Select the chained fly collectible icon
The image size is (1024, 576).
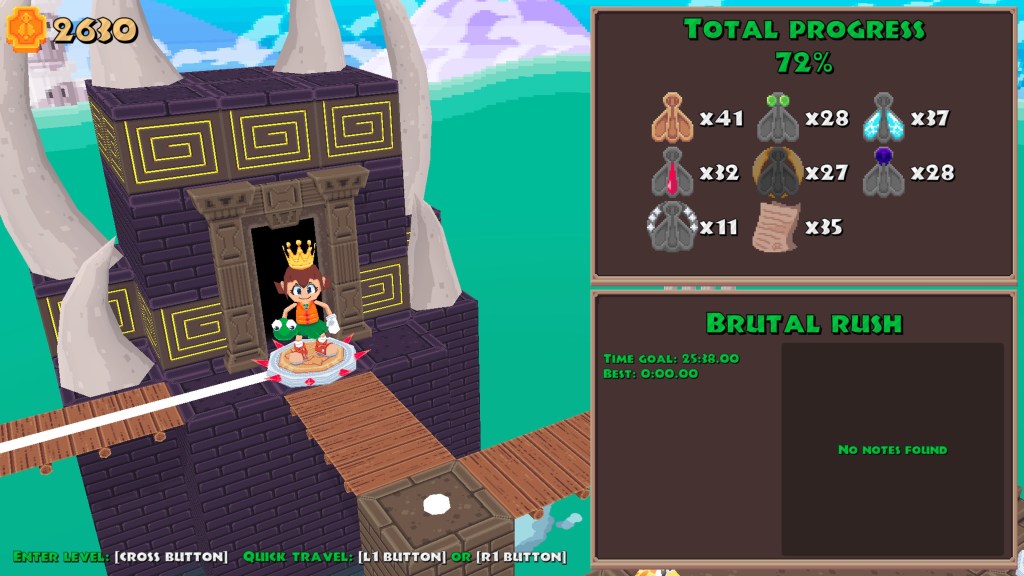click(672, 226)
